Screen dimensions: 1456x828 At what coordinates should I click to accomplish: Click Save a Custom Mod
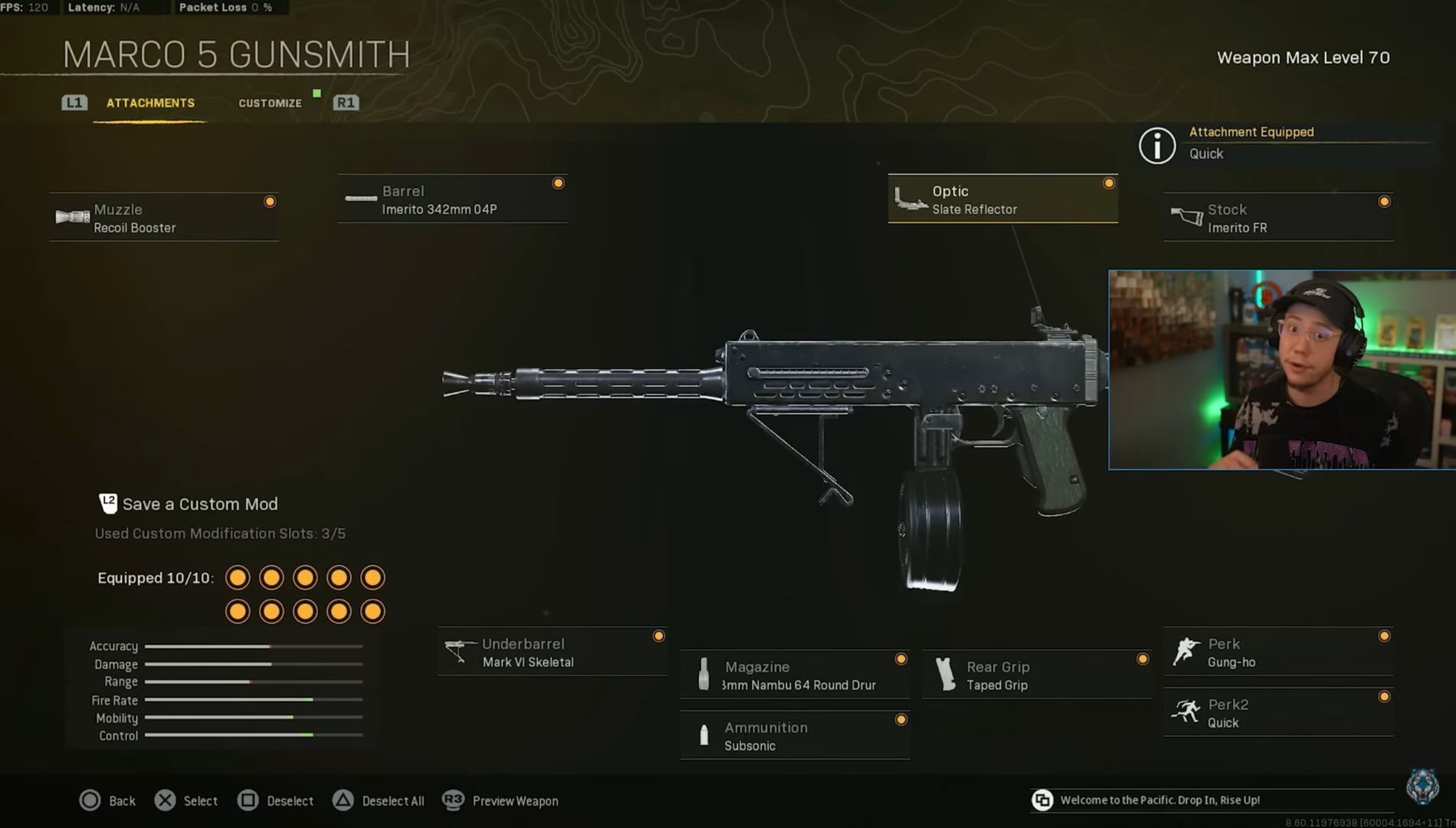pos(199,504)
